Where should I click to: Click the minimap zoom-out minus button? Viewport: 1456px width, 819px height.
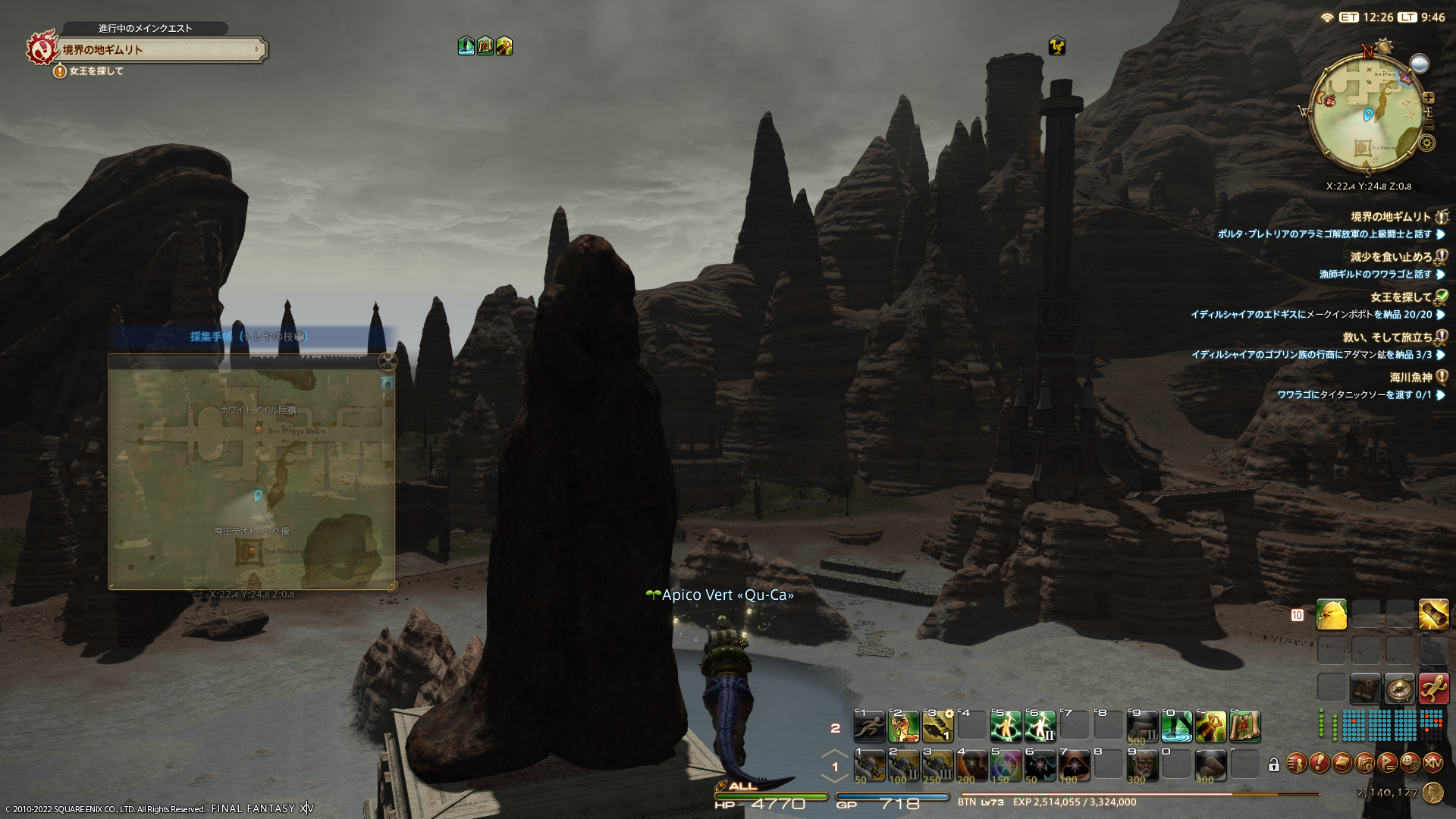coord(1429,124)
